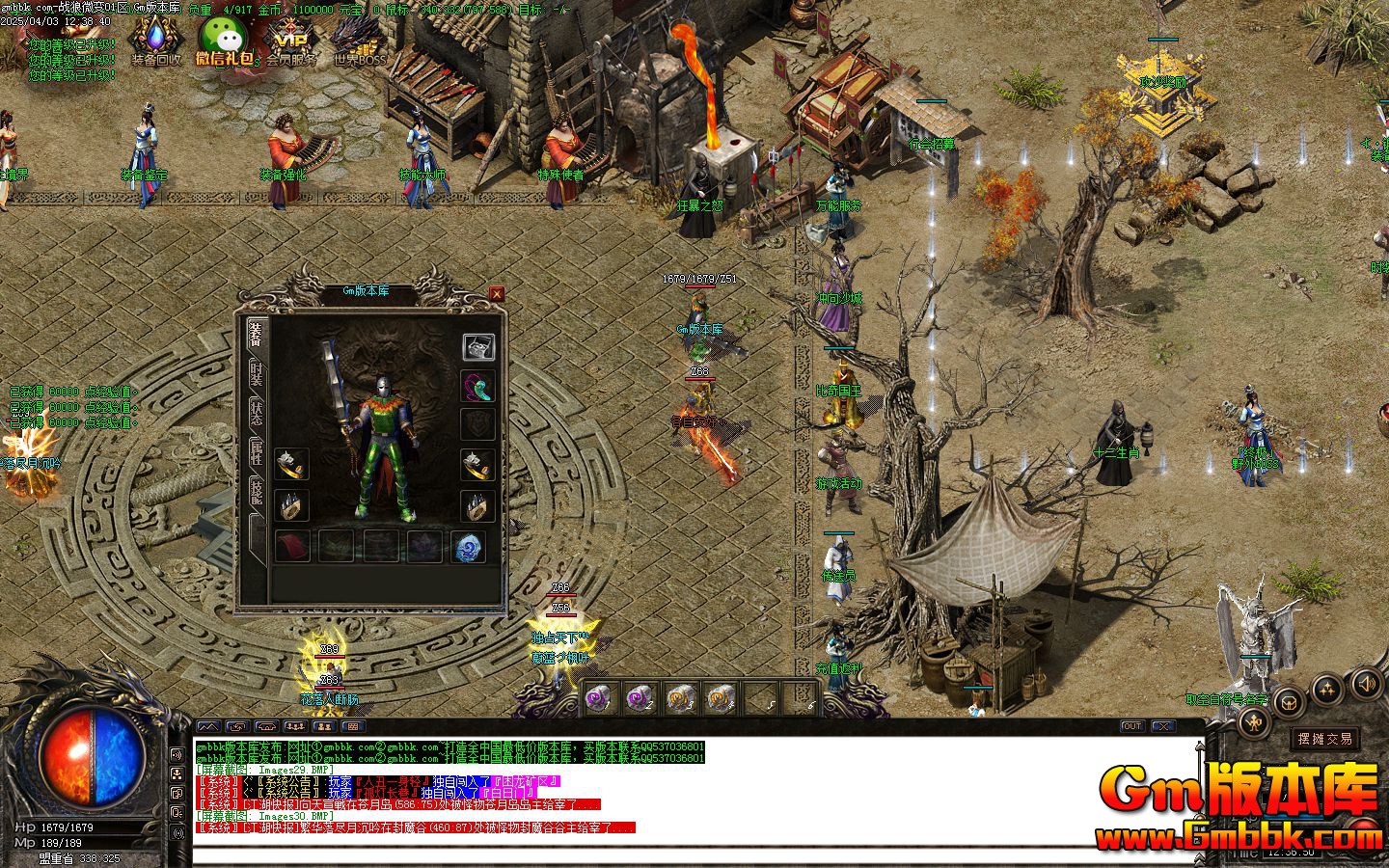The width and height of the screenshot is (1389, 868).
Task: Switch to the 时装 tab
Action: coord(256,372)
